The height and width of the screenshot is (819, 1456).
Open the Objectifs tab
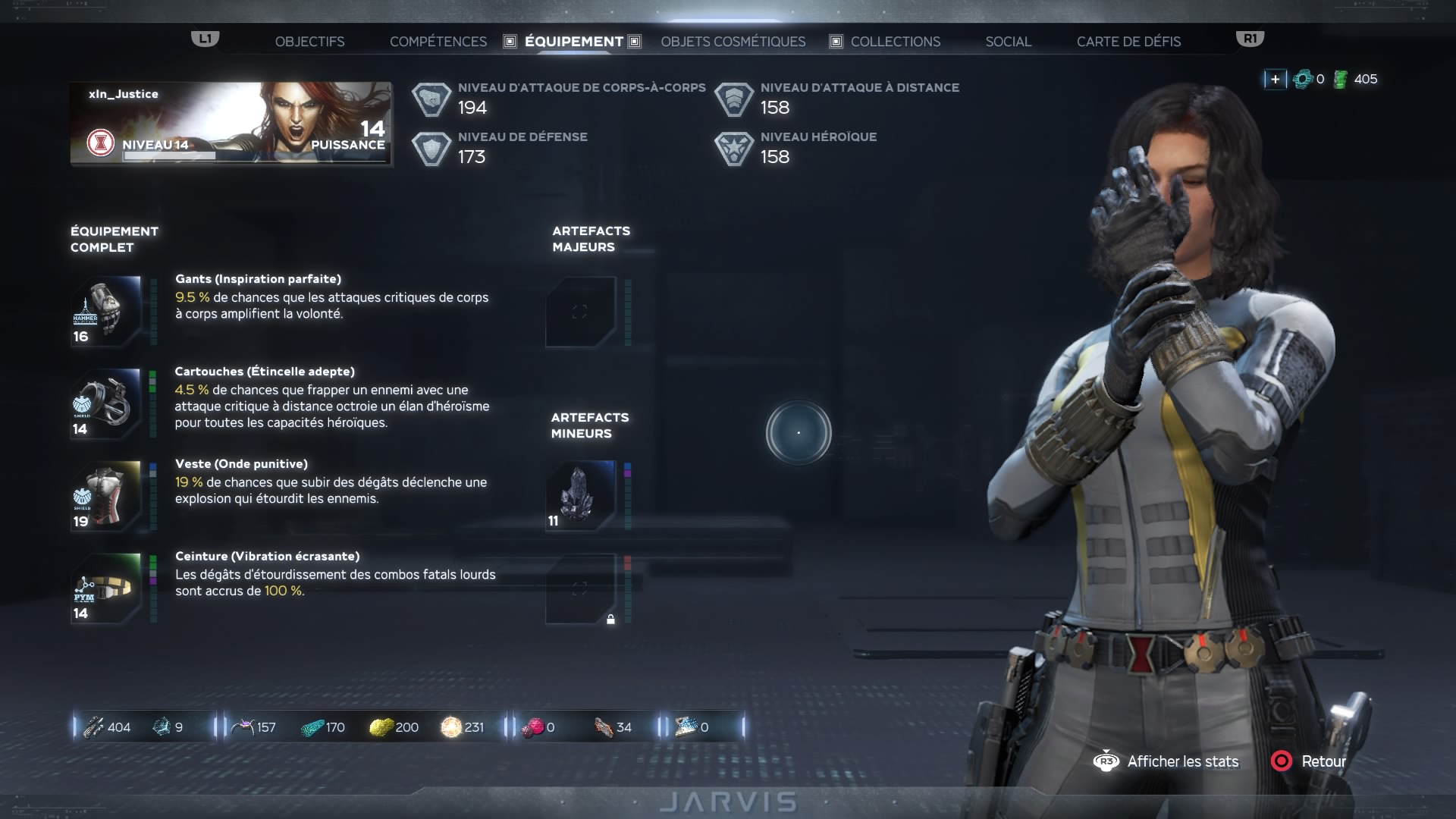(x=309, y=42)
